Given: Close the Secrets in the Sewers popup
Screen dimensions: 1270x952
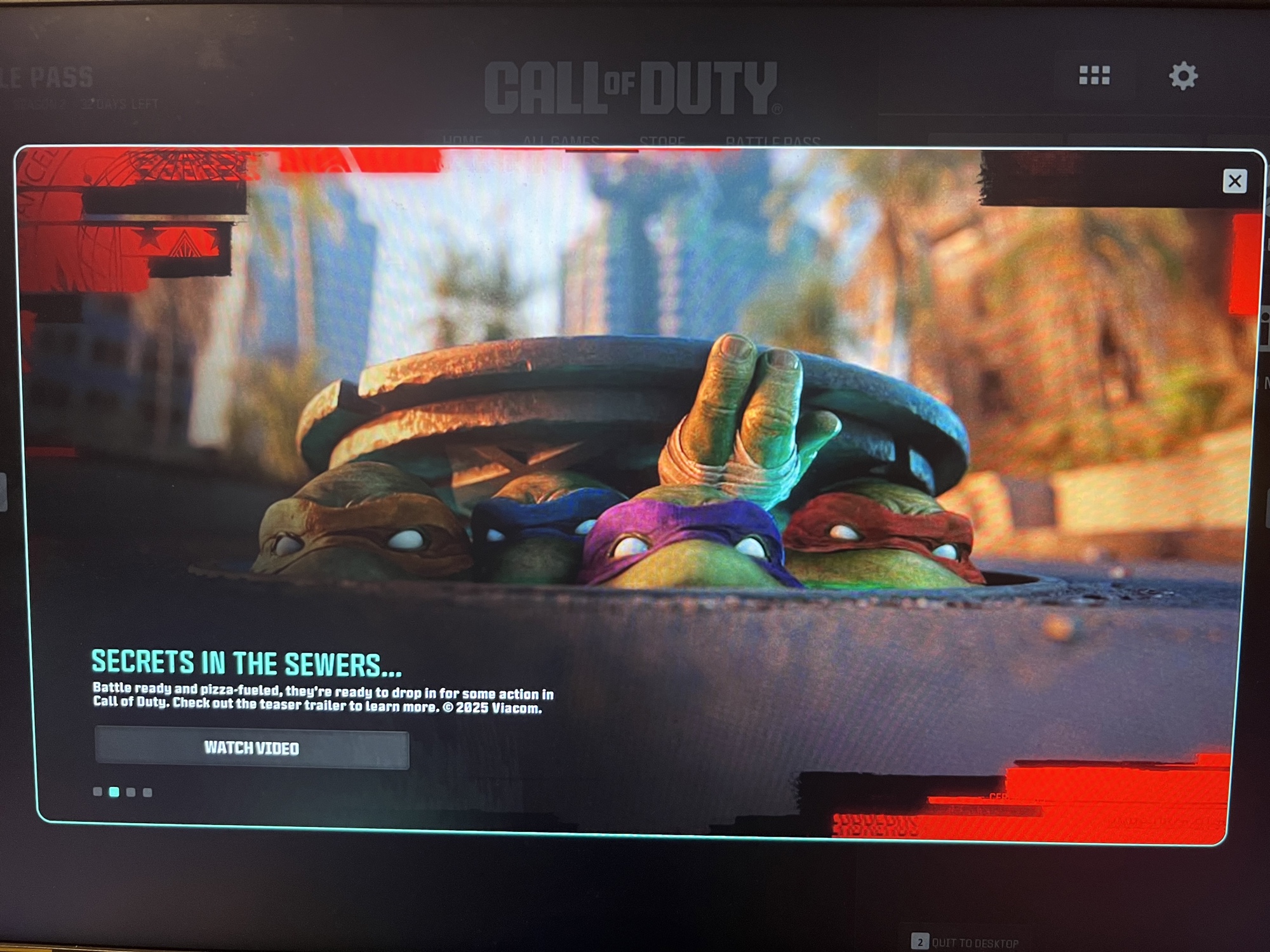Looking at the screenshot, I should click(x=1234, y=182).
